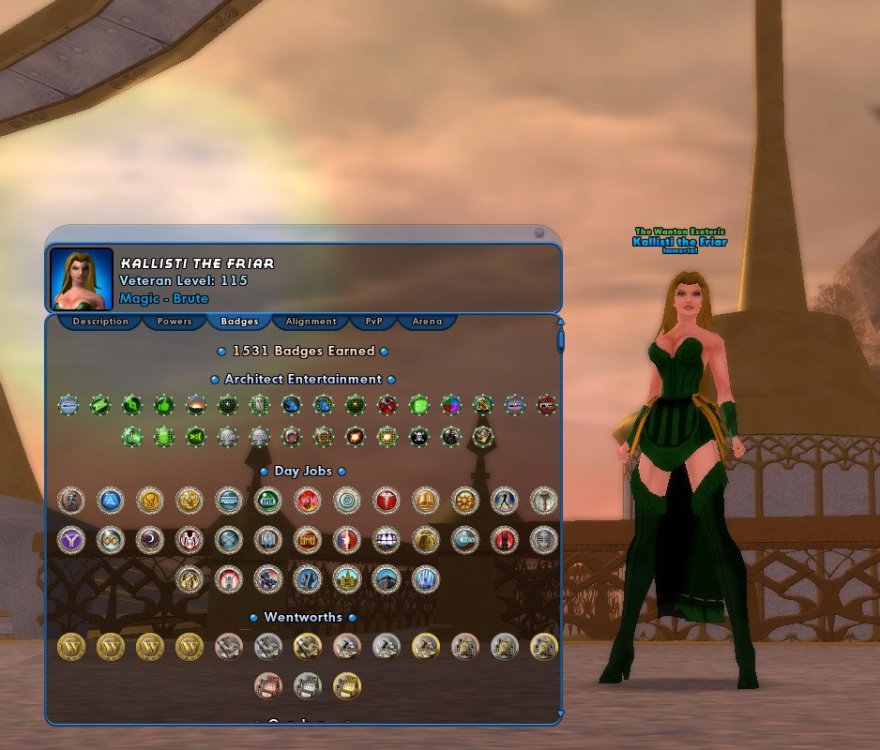Image resolution: width=880 pixels, height=750 pixels.
Task: Switch to the Description tab
Action: (x=100, y=322)
